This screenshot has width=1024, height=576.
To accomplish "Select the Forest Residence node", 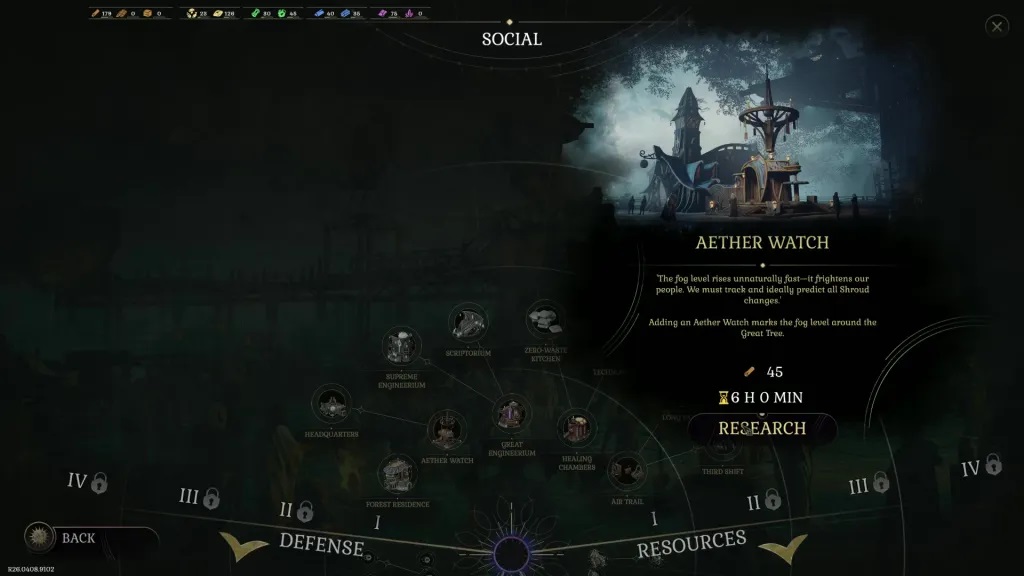I will pyautogui.click(x=398, y=473).
